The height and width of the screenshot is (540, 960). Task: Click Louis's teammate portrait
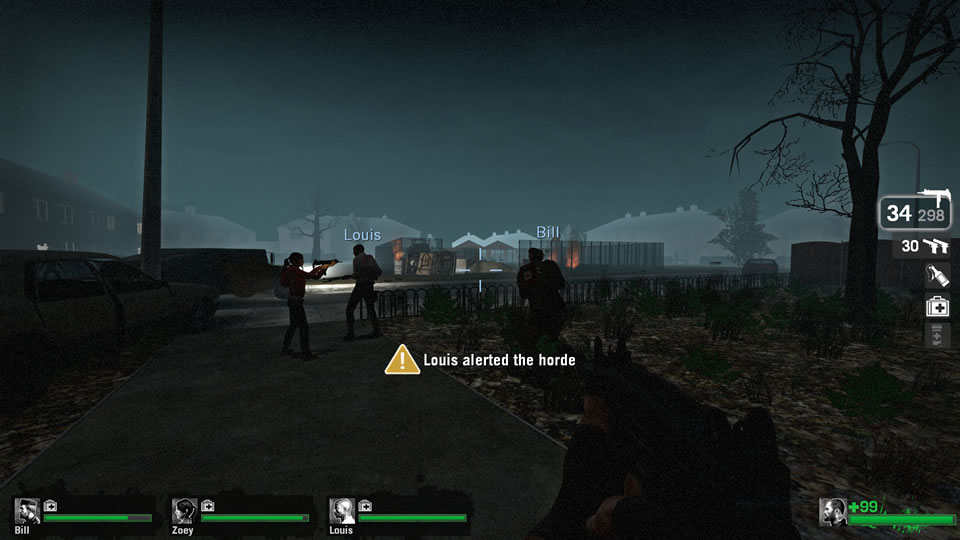coord(342,510)
